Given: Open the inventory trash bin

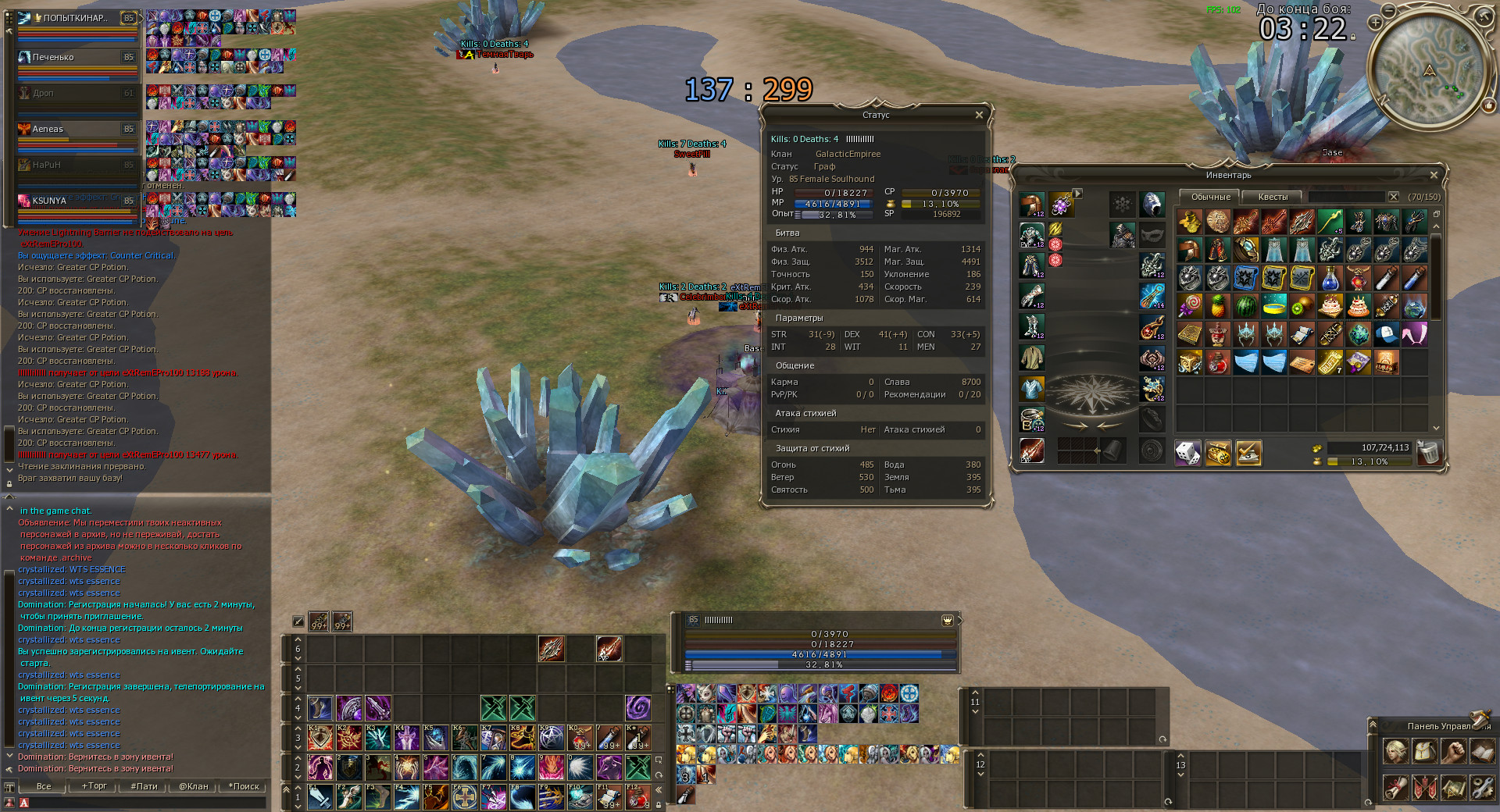Looking at the screenshot, I should click(x=1429, y=453).
